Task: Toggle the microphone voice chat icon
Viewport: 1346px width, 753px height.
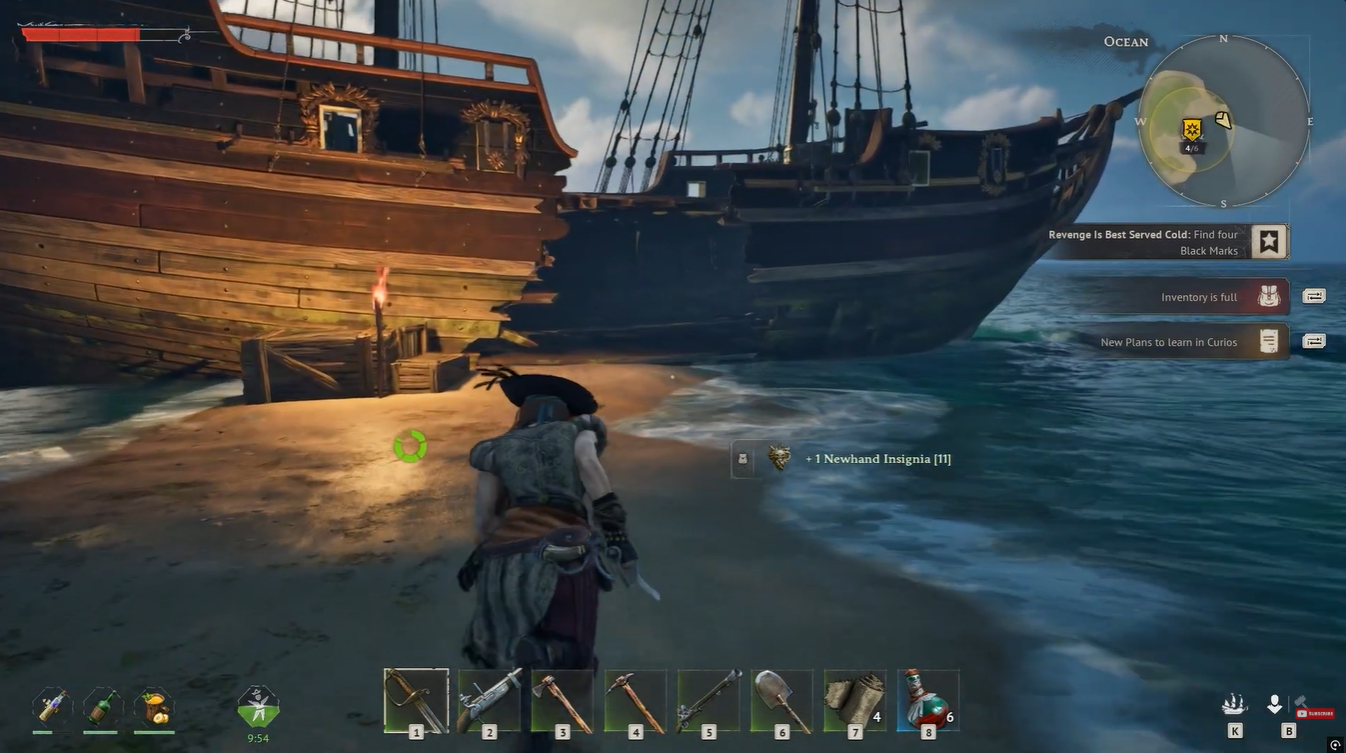Action: (x=1274, y=705)
